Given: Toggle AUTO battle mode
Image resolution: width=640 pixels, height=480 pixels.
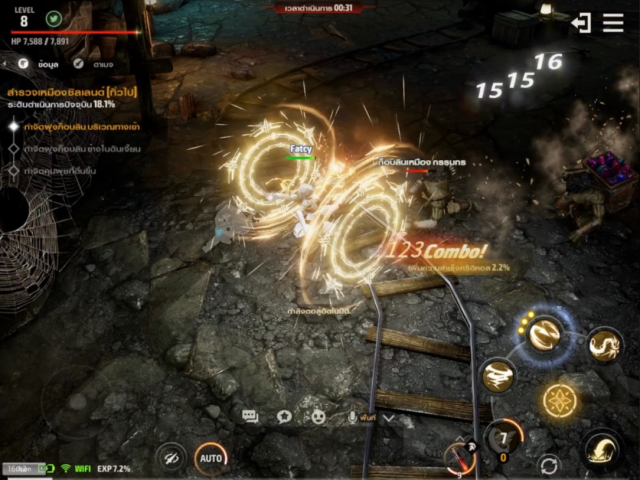Looking at the screenshot, I should coord(210,457).
